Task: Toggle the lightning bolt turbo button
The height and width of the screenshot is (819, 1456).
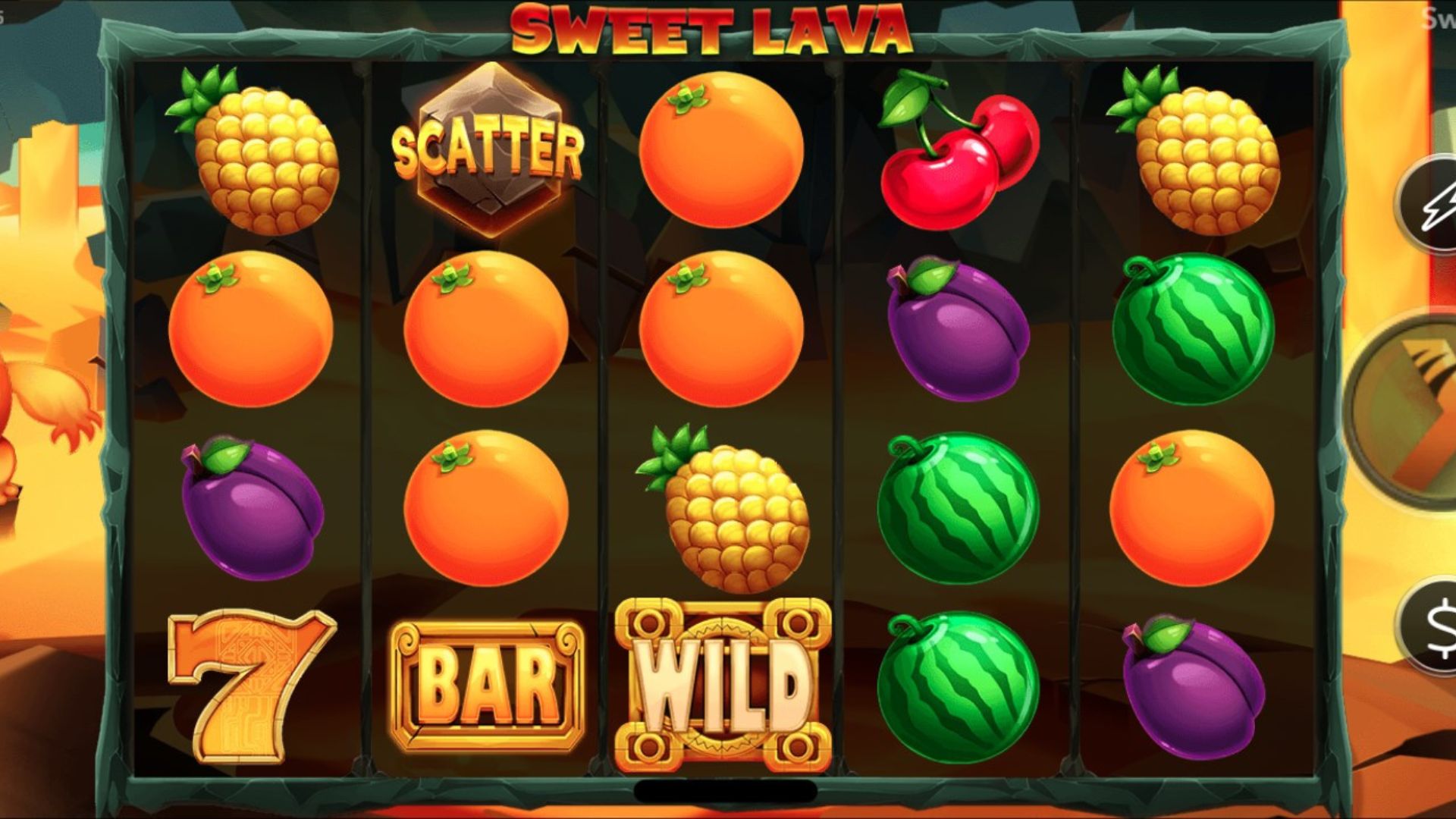Action: point(1433,205)
